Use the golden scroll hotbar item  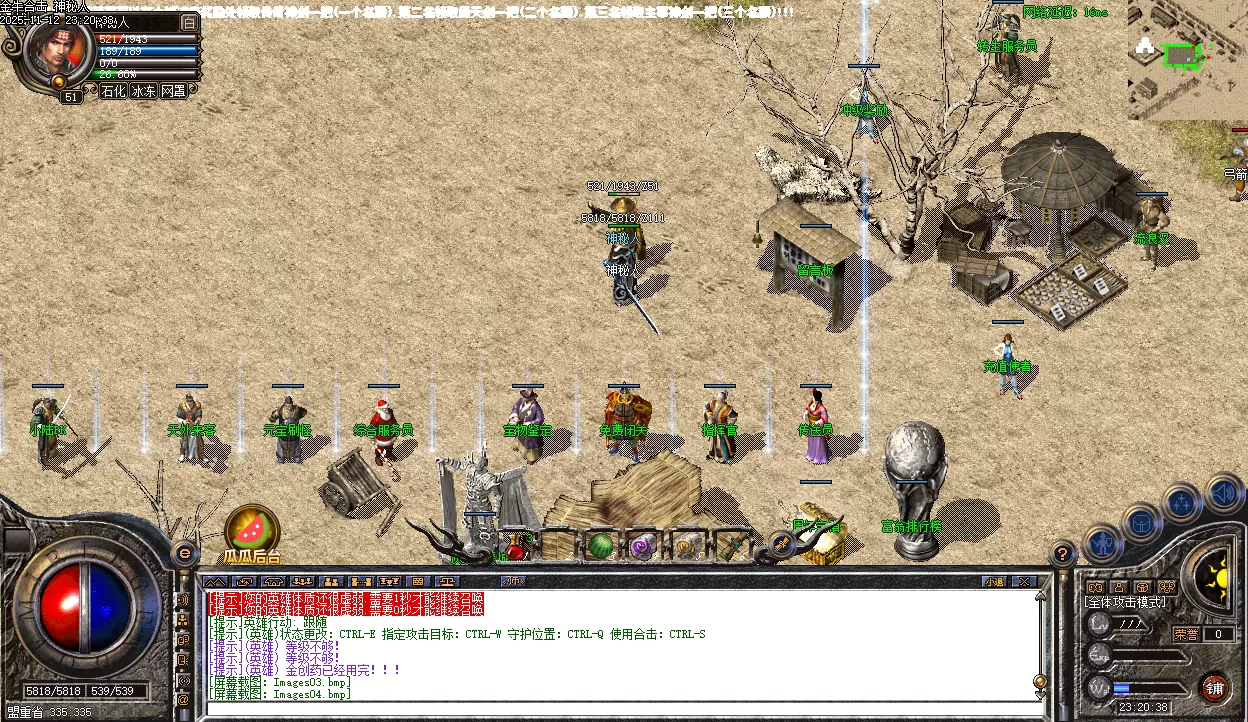[686, 547]
